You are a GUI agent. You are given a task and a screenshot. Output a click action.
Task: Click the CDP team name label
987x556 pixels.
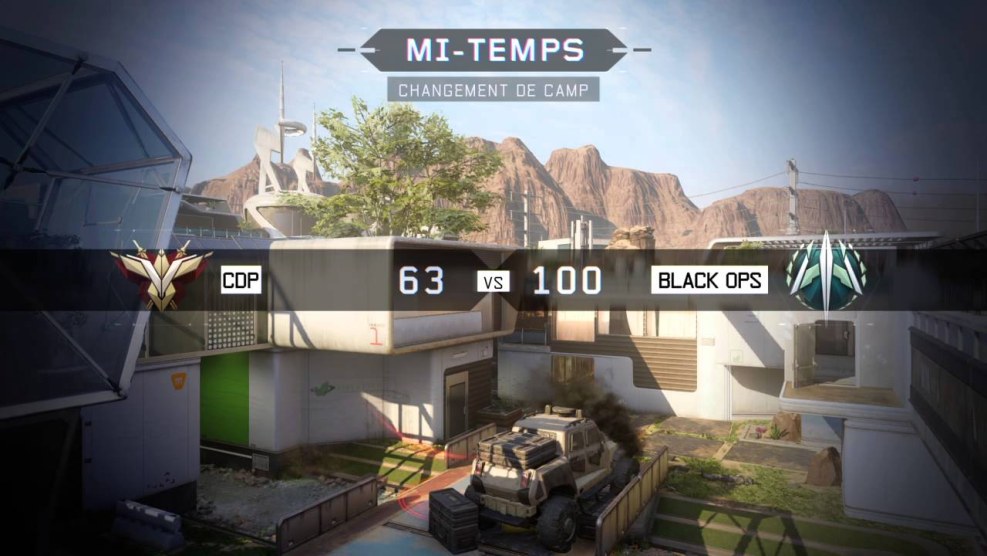[x=241, y=281]
